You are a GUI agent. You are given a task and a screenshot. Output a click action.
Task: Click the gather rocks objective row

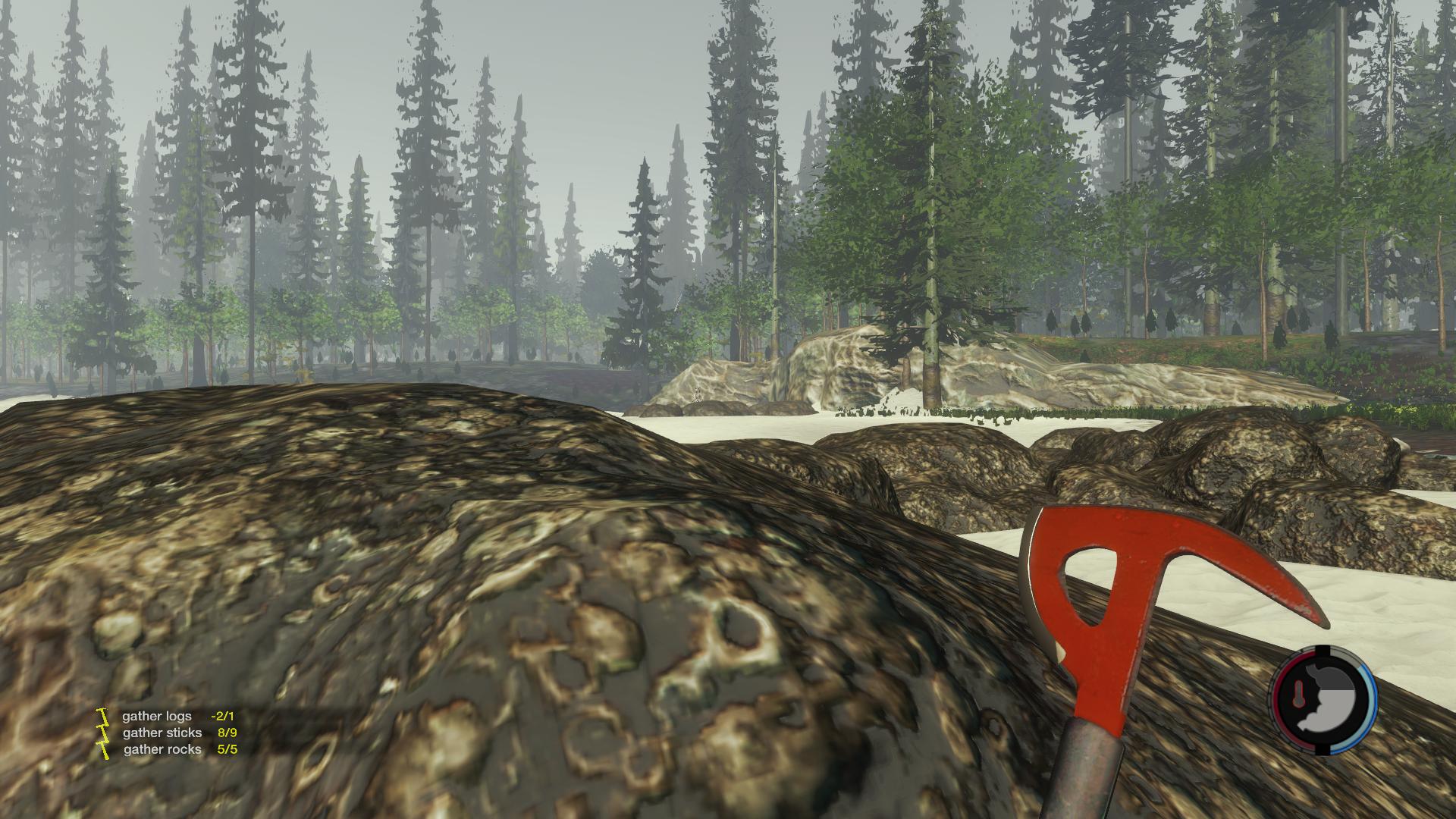click(162, 749)
